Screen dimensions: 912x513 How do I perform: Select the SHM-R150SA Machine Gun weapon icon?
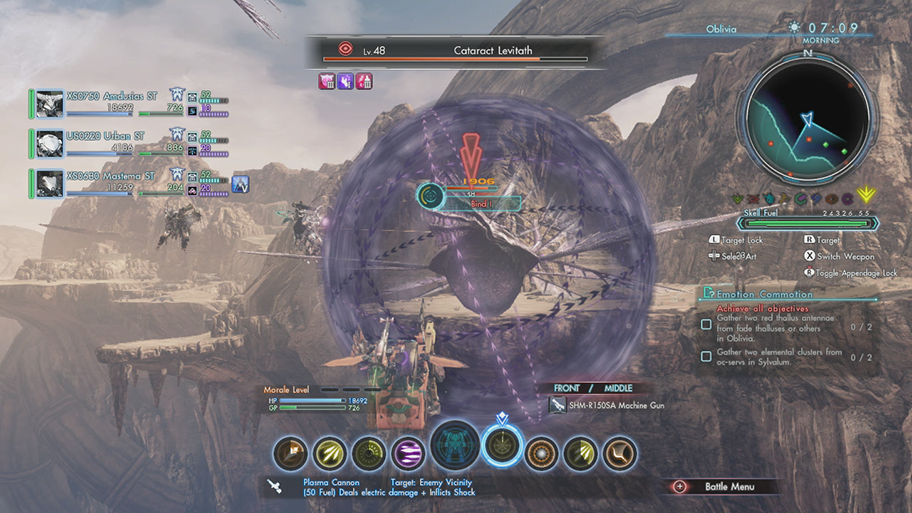558,406
